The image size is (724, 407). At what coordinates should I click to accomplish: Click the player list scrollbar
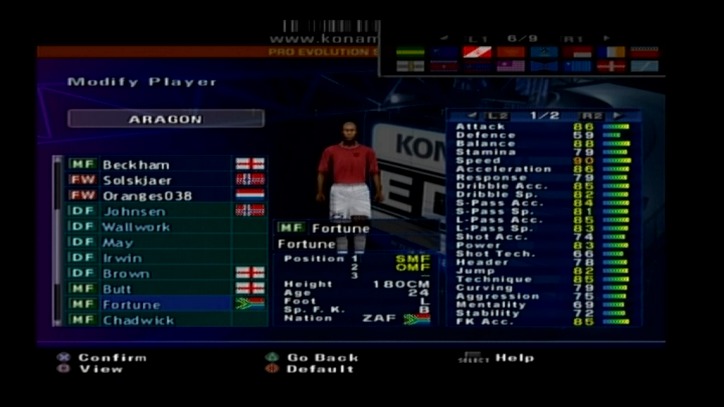point(57,238)
